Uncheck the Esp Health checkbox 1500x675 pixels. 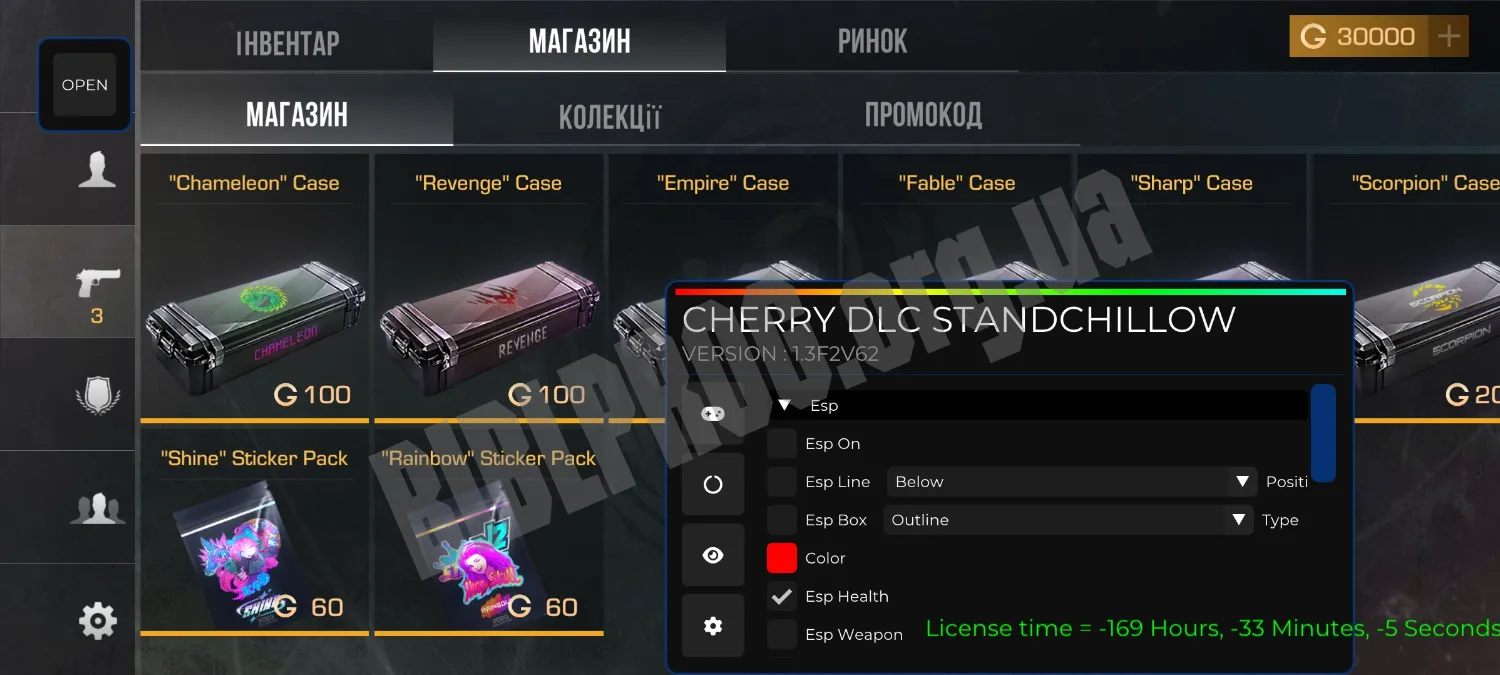[x=782, y=596]
